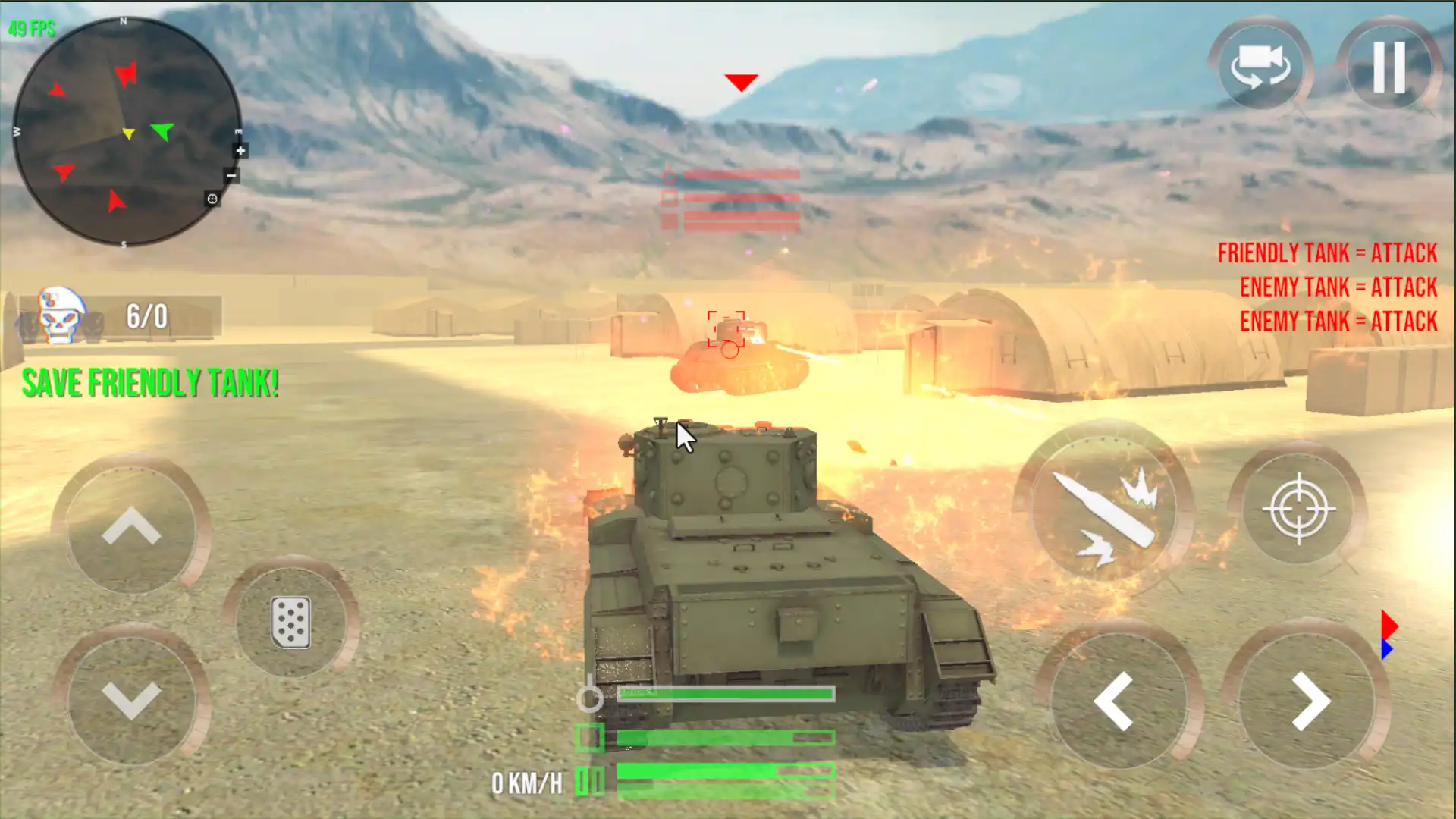Pause the game
The width and height of the screenshot is (1456, 819).
click(x=1389, y=67)
